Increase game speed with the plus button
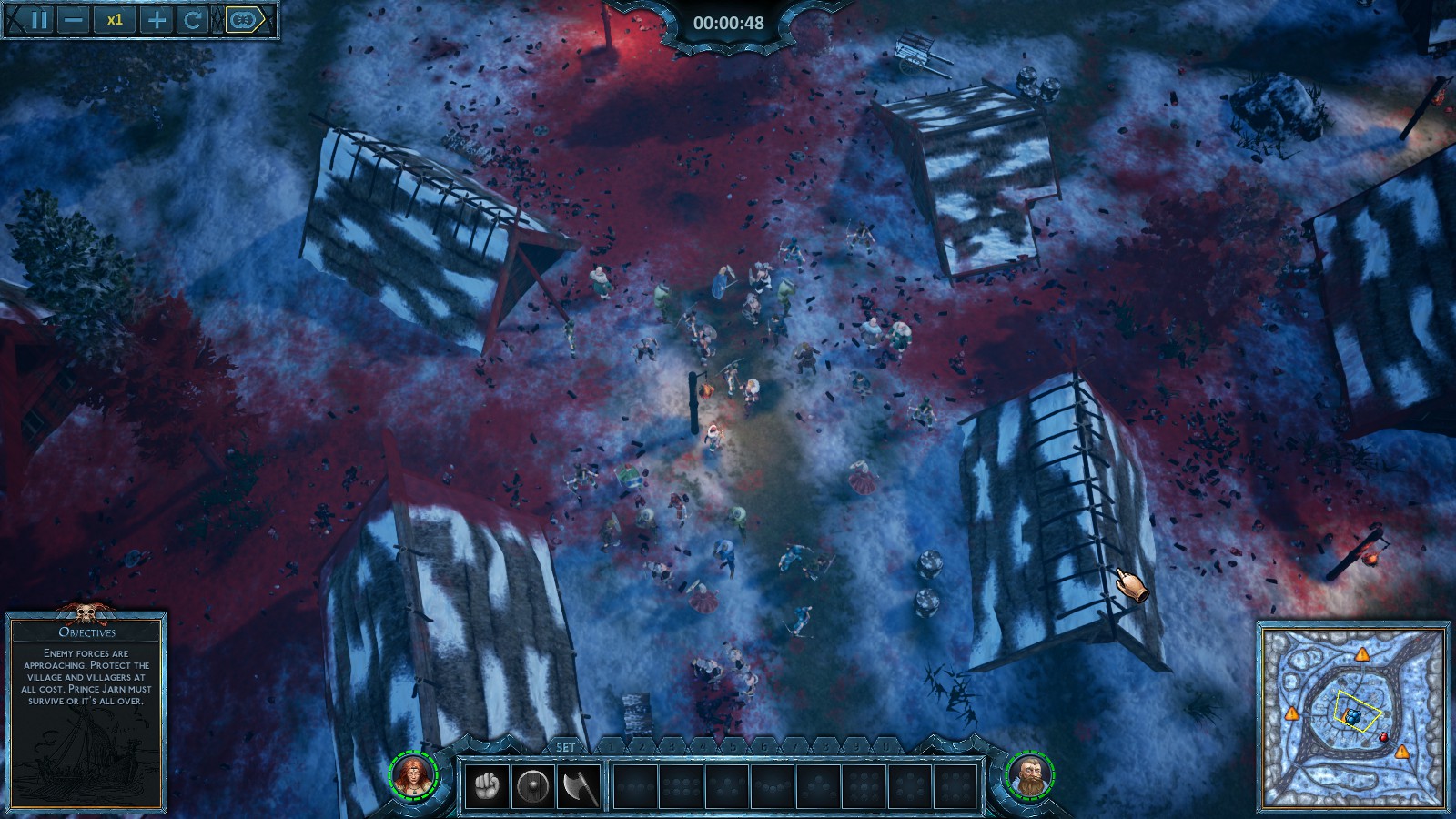Image resolution: width=1456 pixels, height=819 pixels. coord(157,20)
